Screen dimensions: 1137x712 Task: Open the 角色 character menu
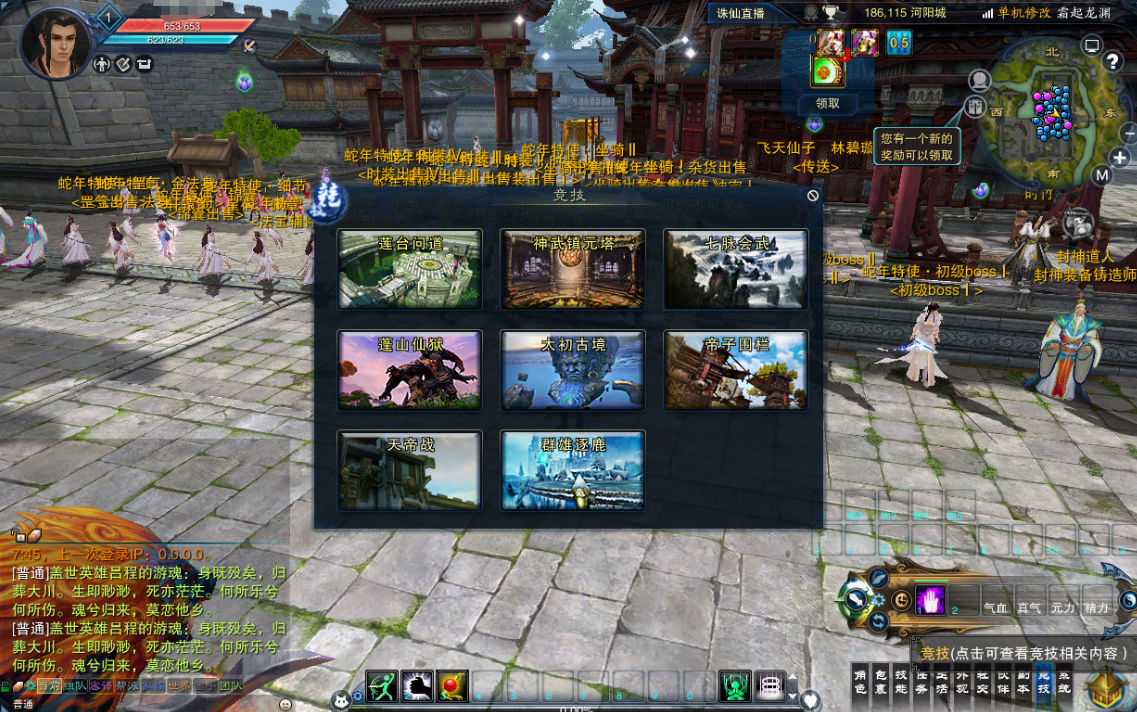(860, 682)
